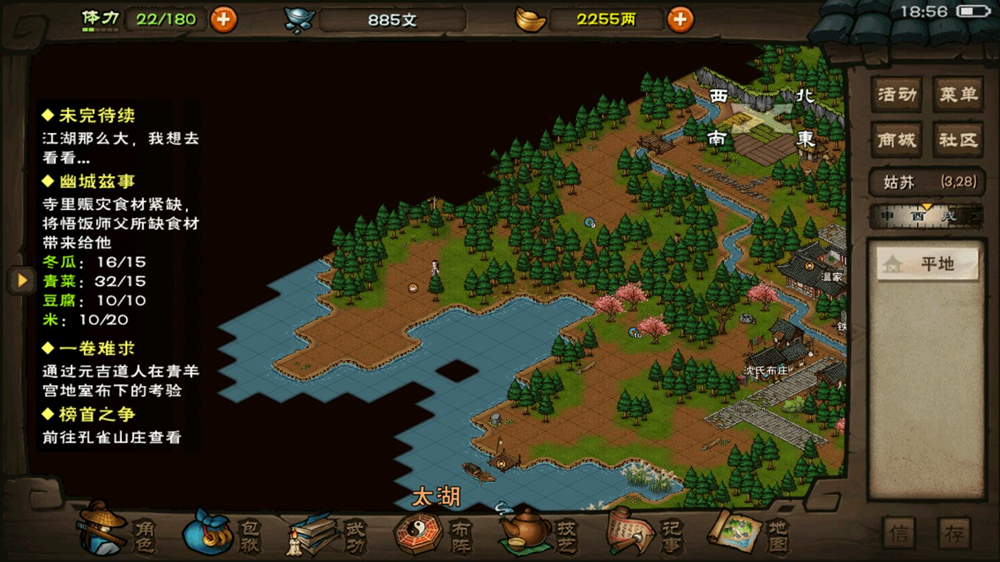Open the 记事 journal scroll
The height and width of the screenshot is (562, 1000).
click(x=643, y=530)
